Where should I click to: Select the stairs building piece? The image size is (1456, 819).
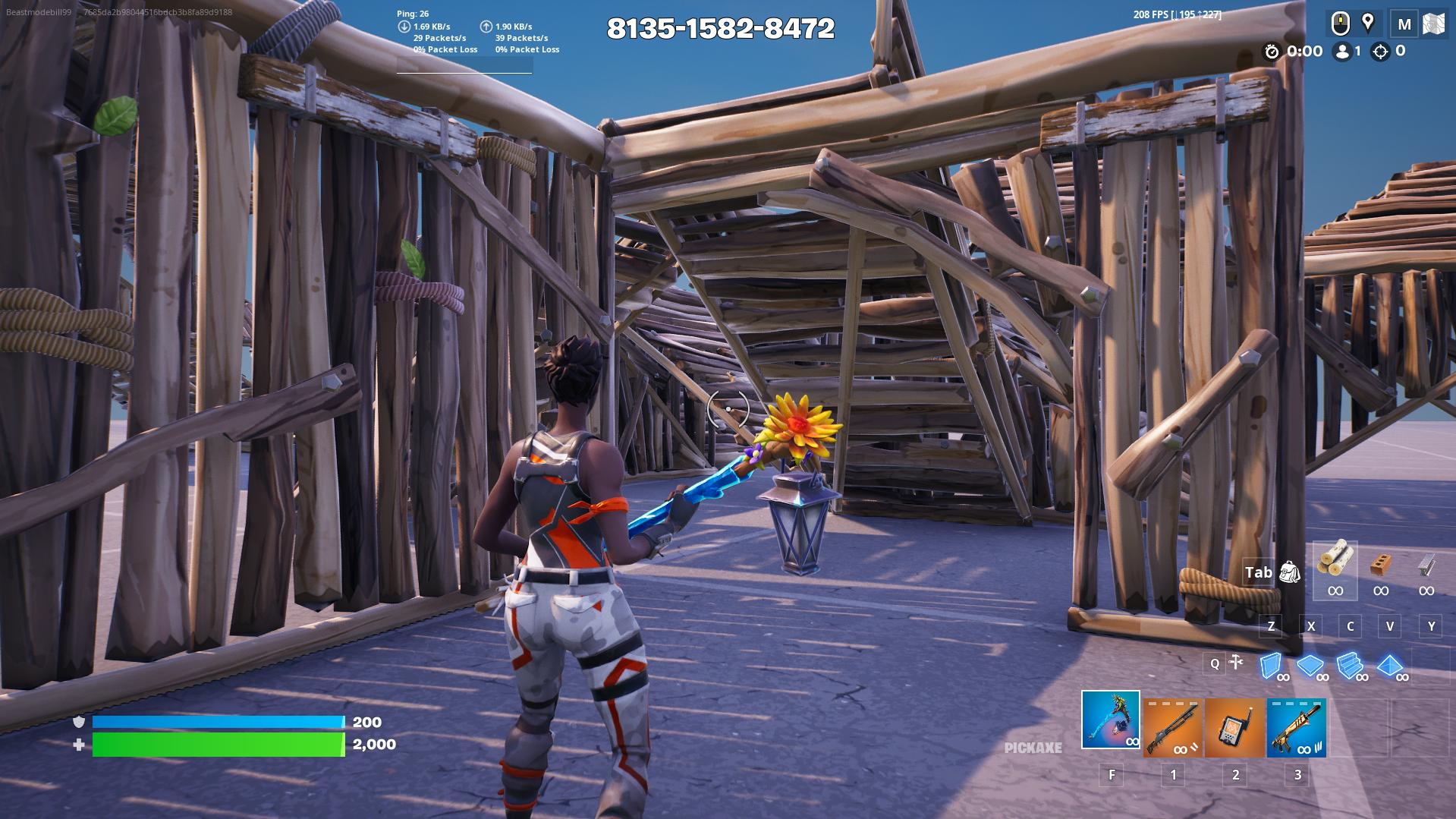pyautogui.click(x=1350, y=666)
